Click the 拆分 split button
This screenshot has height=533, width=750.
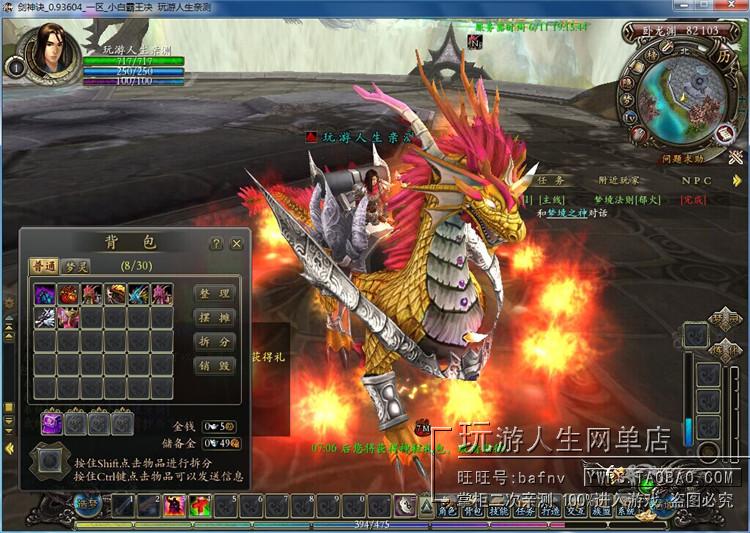214,342
